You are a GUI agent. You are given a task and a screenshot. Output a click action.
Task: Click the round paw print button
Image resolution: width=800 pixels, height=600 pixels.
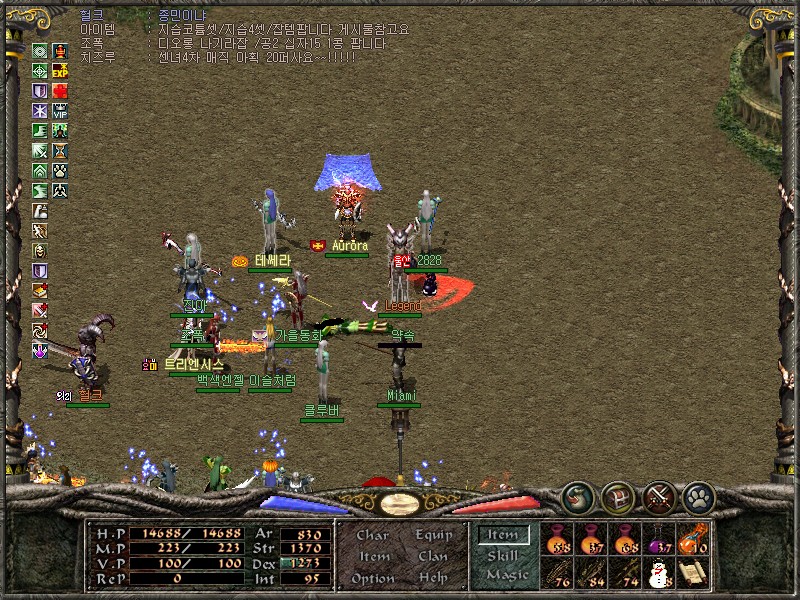pyautogui.click(x=699, y=497)
